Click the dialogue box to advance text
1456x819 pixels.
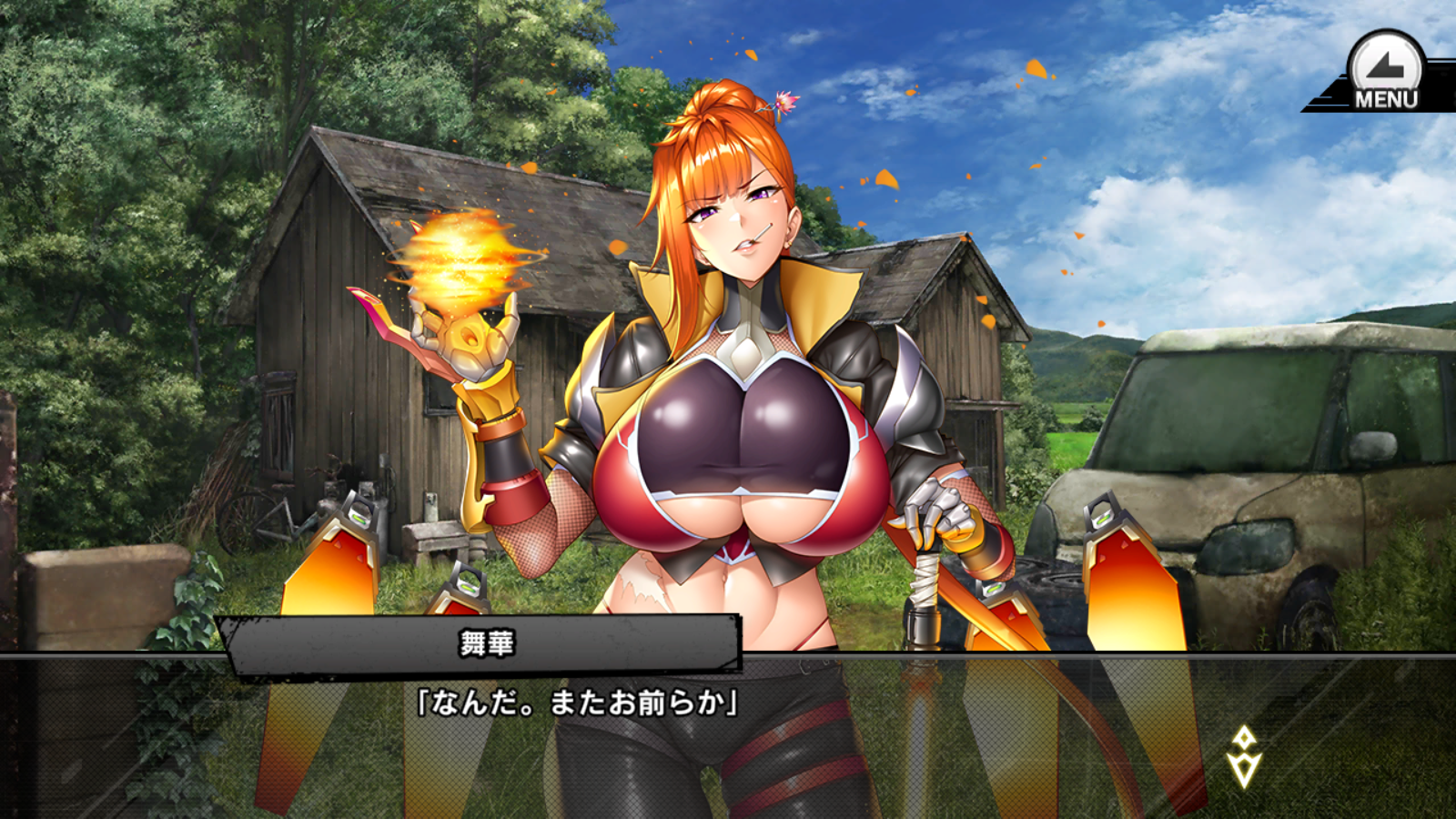click(728, 728)
